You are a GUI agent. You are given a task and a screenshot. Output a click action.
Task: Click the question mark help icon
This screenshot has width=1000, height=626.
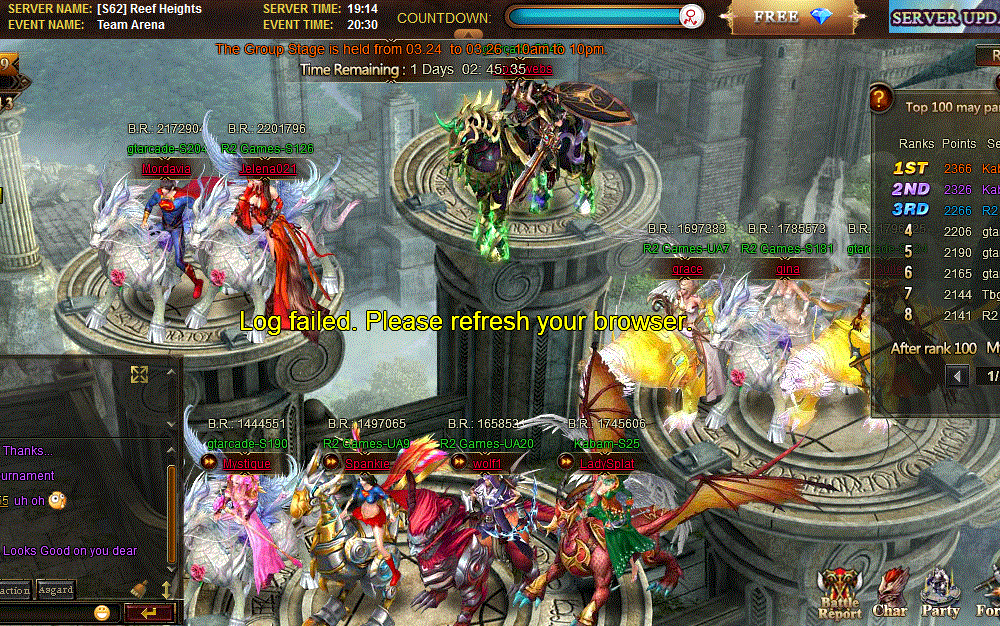880,99
